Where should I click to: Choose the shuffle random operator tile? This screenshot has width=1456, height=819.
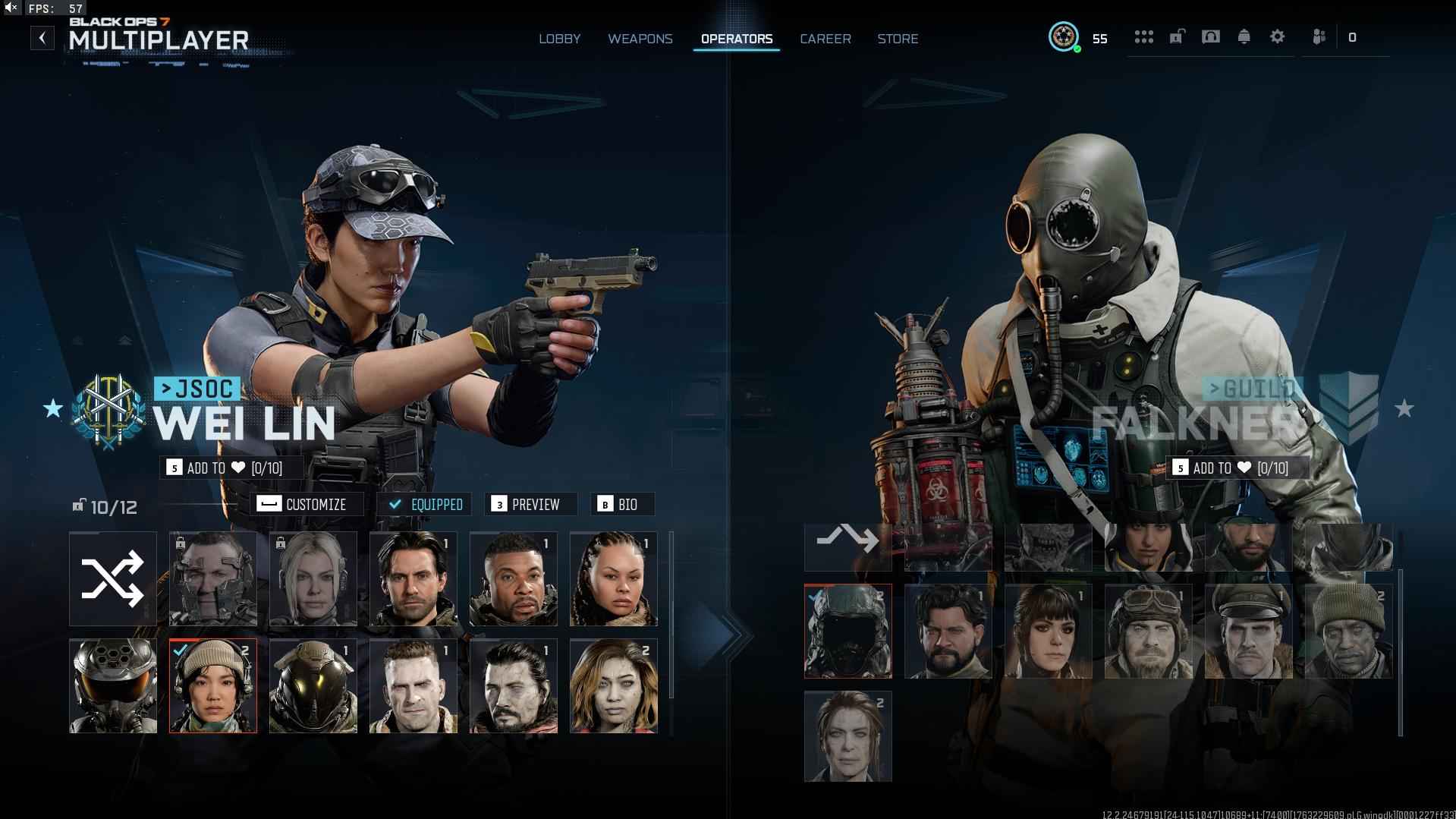point(113,578)
